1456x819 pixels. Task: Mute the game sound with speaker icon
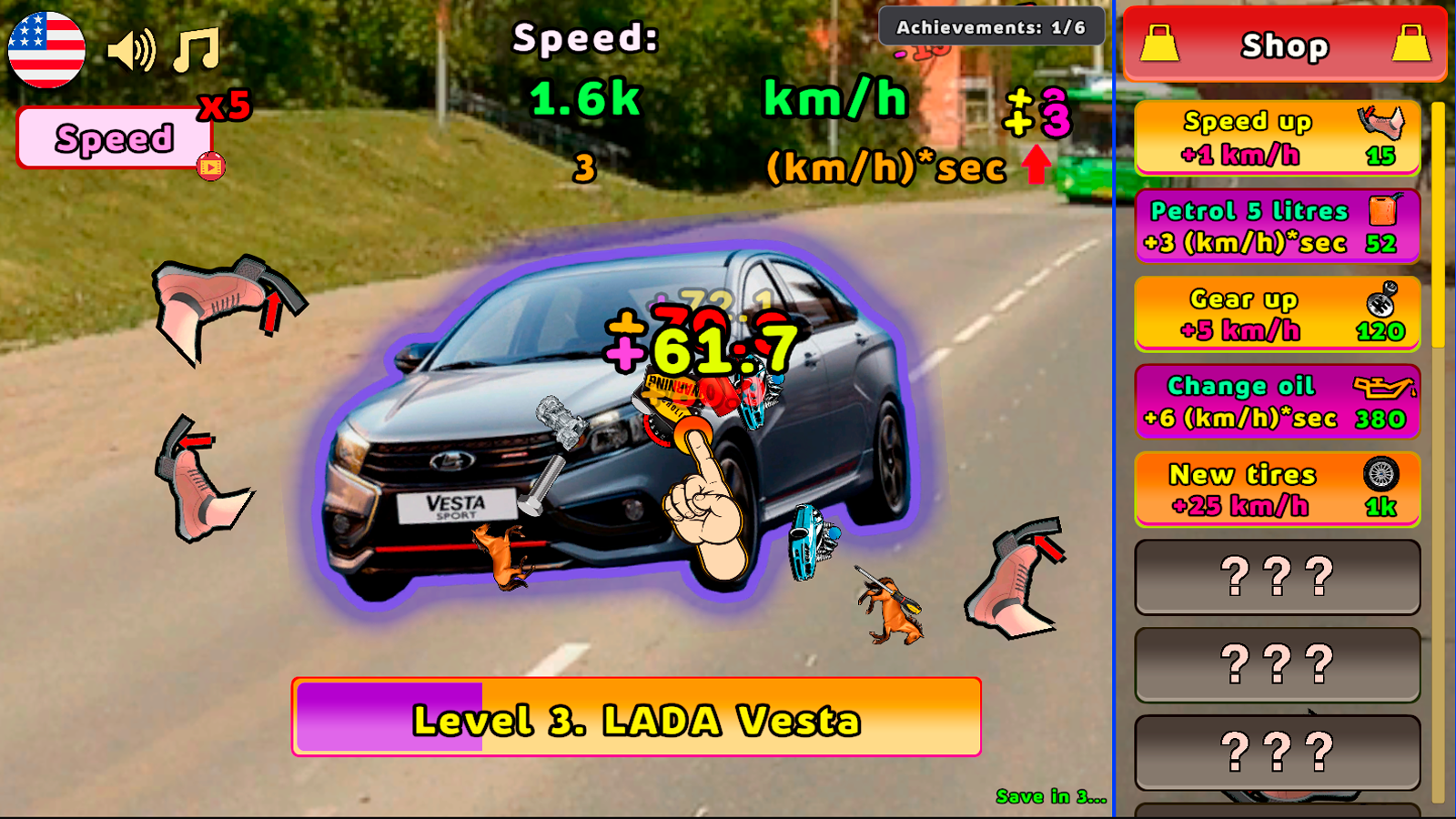click(130, 52)
